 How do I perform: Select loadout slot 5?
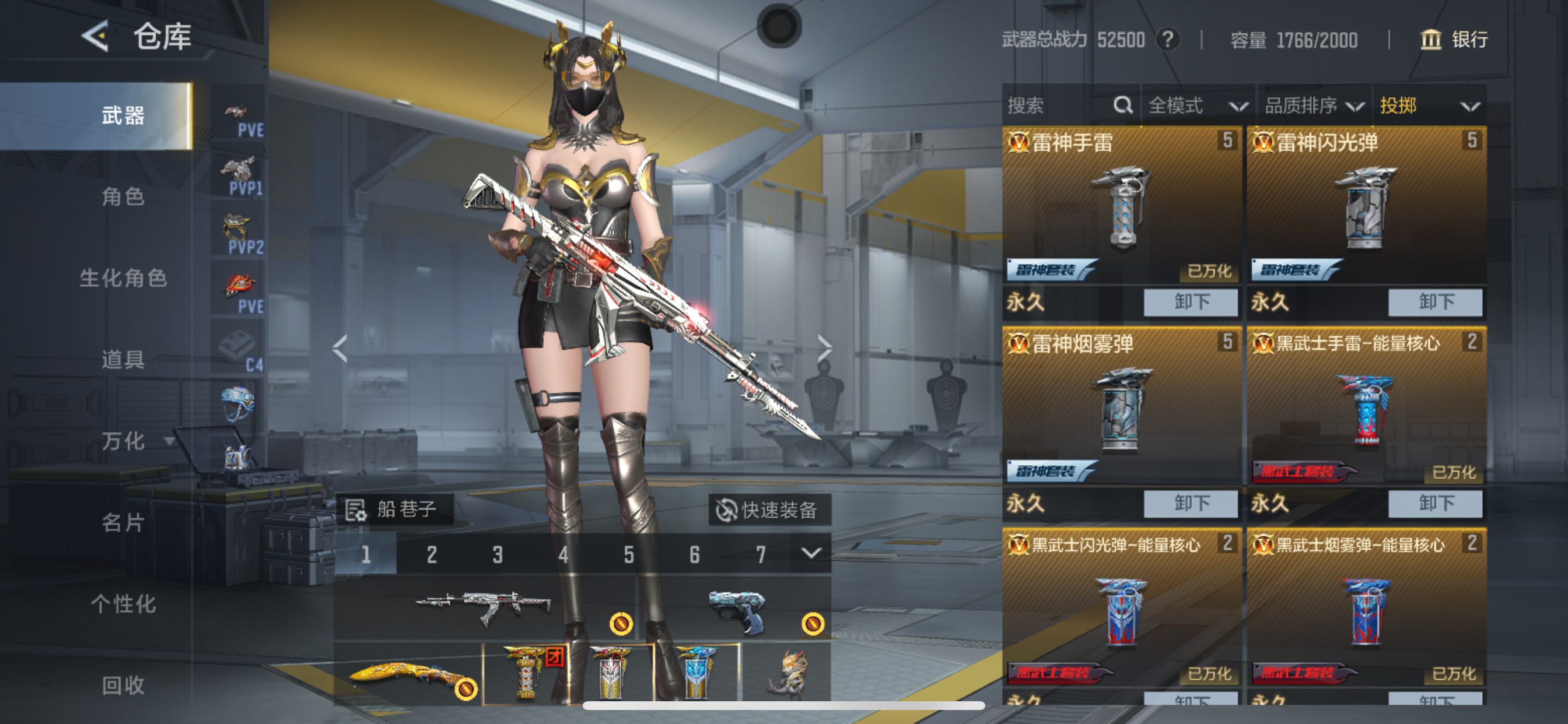coord(628,554)
